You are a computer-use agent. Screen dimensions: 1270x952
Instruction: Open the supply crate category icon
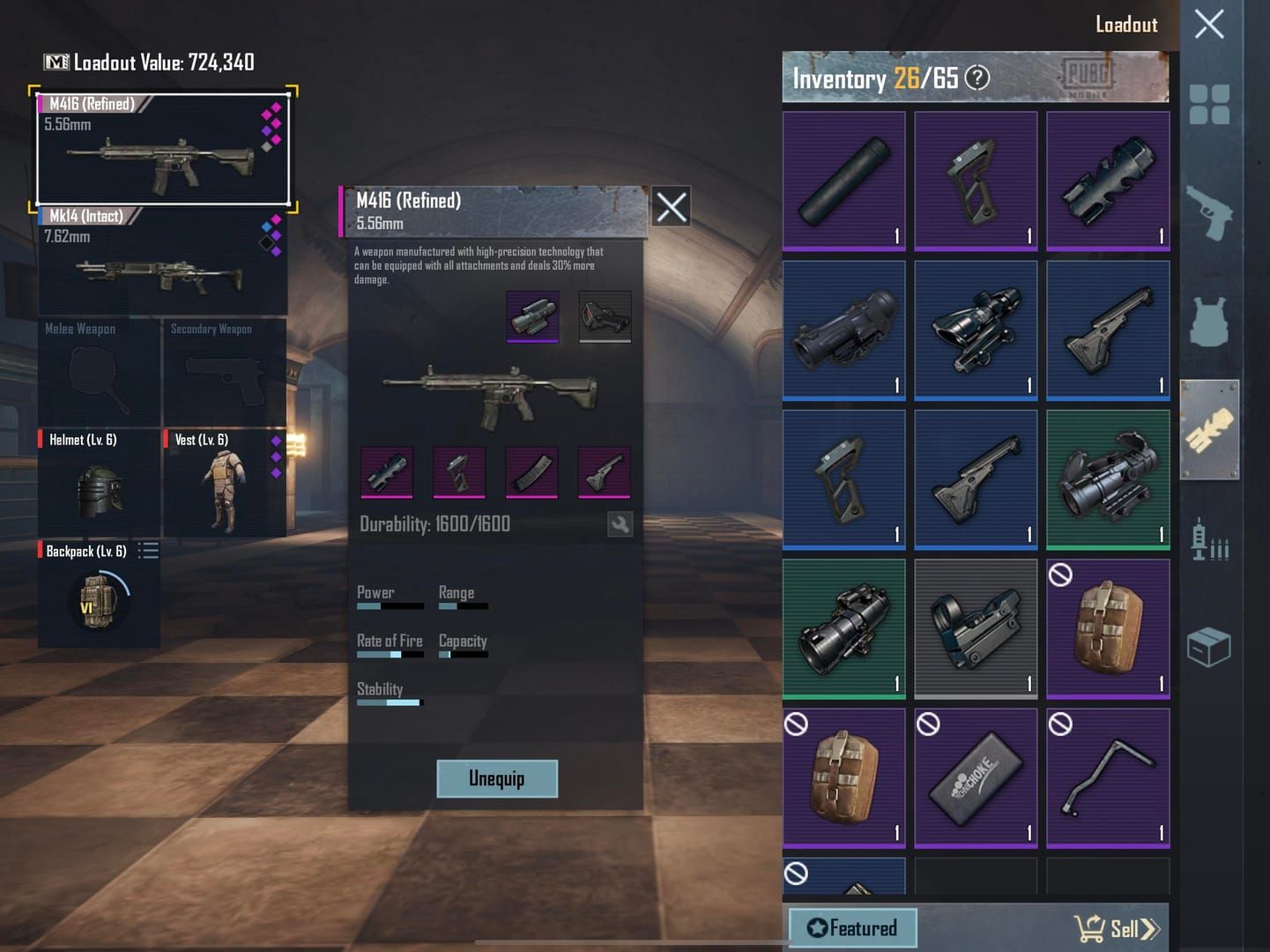pyautogui.click(x=1212, y=646)
